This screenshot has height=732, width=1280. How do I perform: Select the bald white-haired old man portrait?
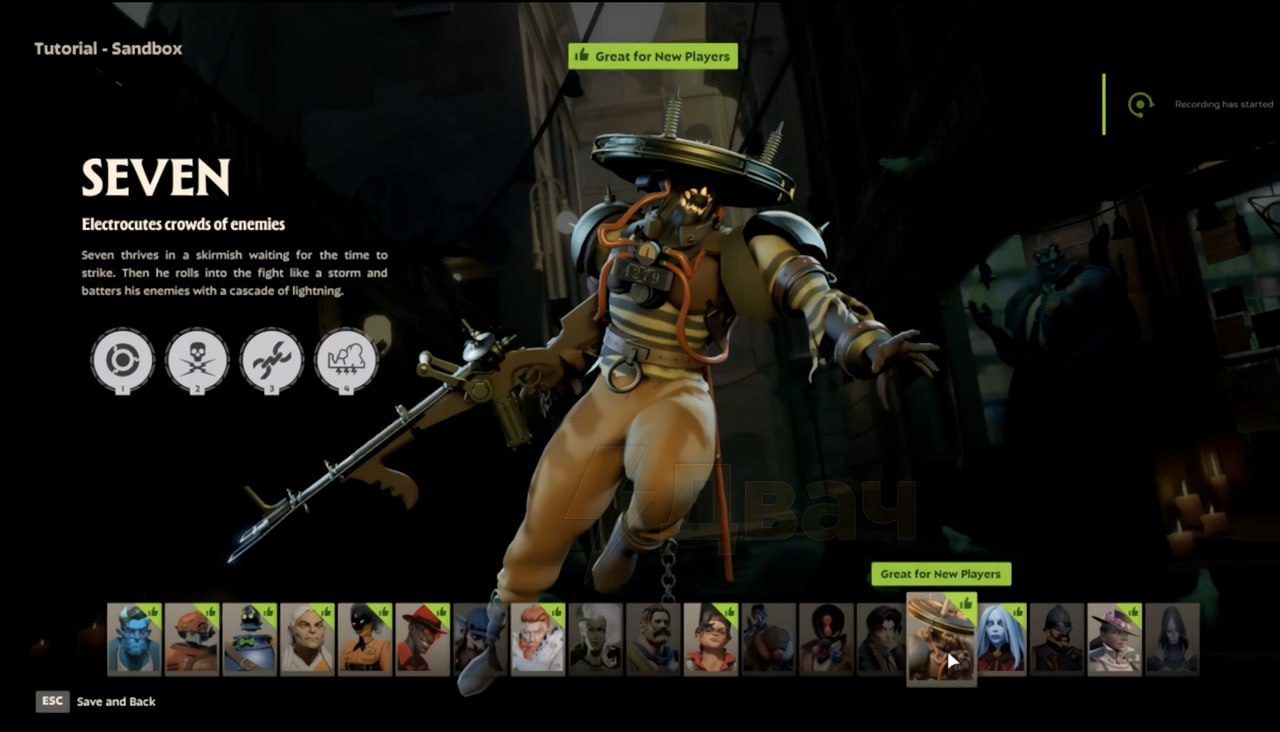click(x=307, y=638)
